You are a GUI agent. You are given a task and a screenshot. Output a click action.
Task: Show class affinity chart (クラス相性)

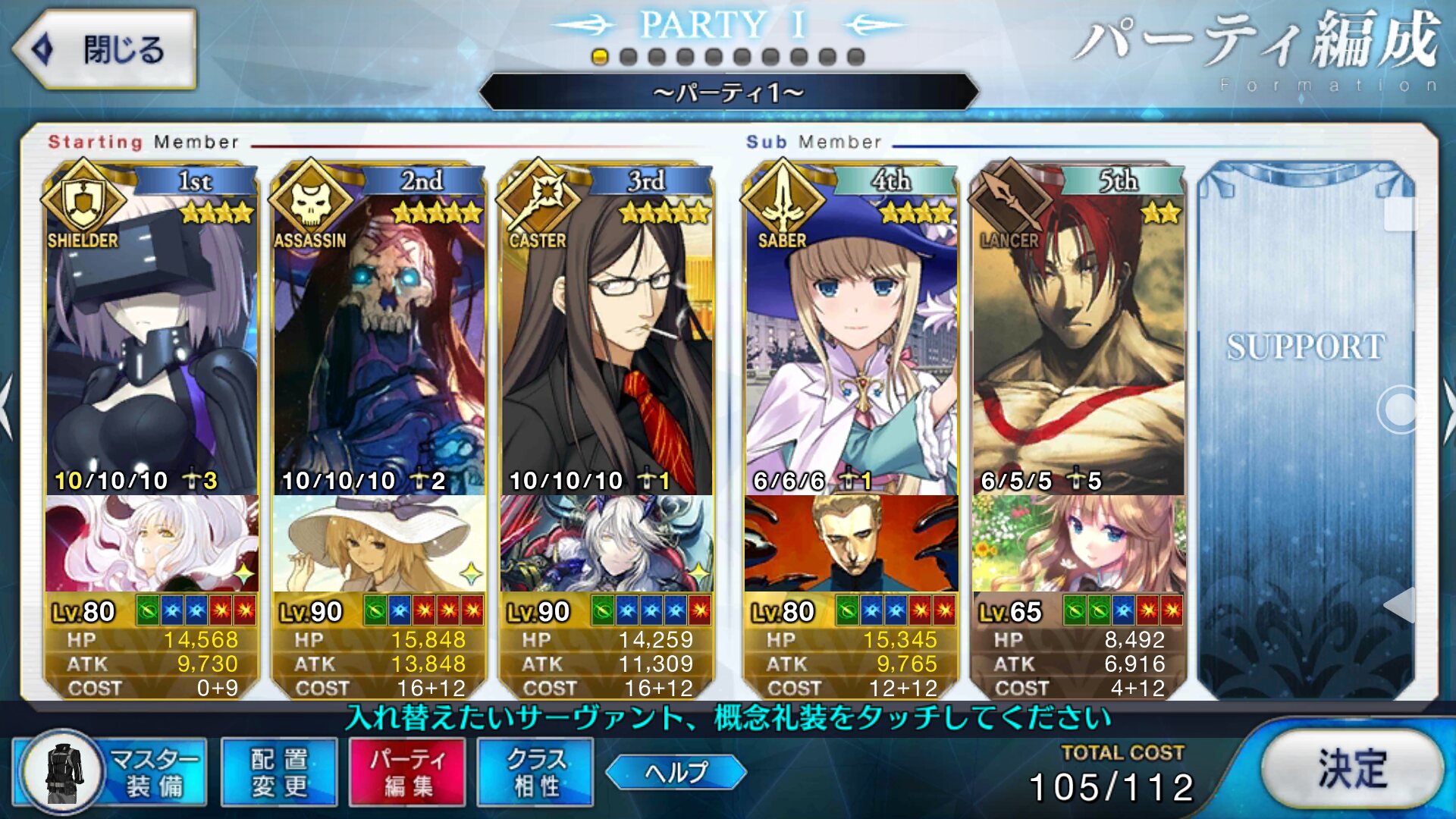click(x=535, y=772)
